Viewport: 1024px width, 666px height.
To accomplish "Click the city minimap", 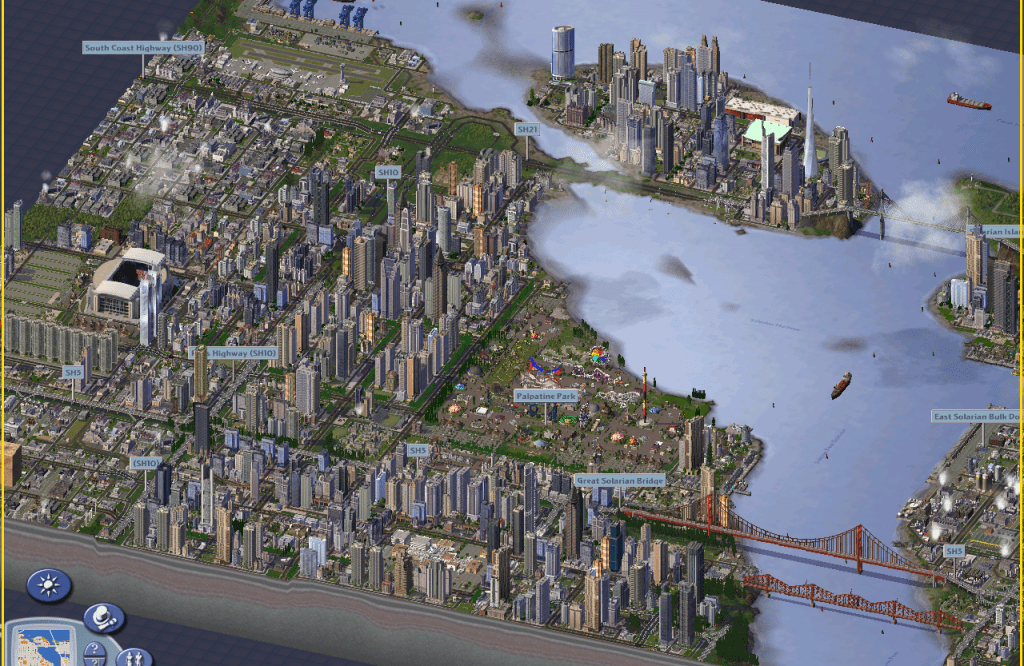I will (43, 646).
